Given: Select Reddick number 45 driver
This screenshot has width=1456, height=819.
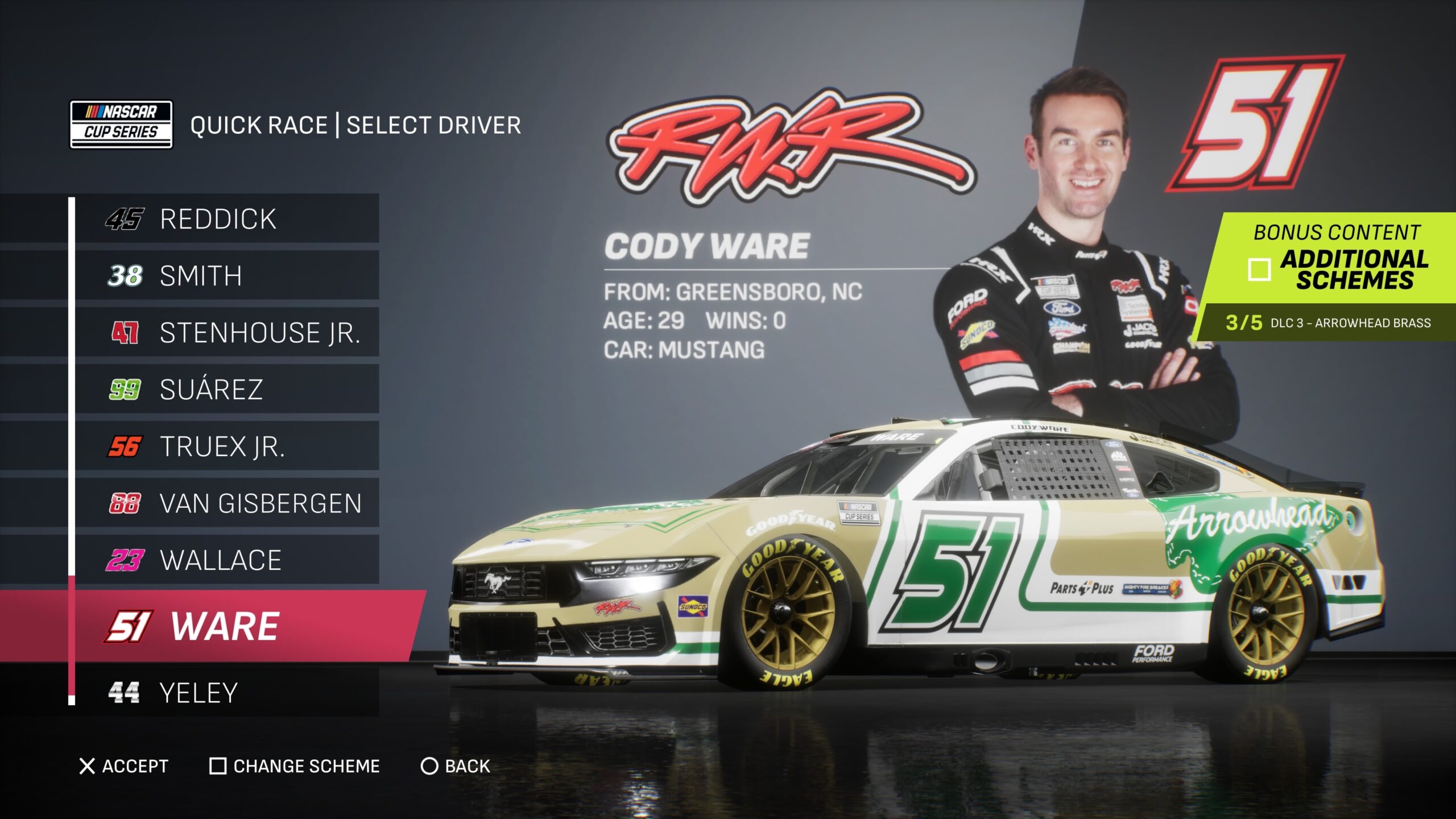Looking at the screenshot, I should (x=227, y=219).
